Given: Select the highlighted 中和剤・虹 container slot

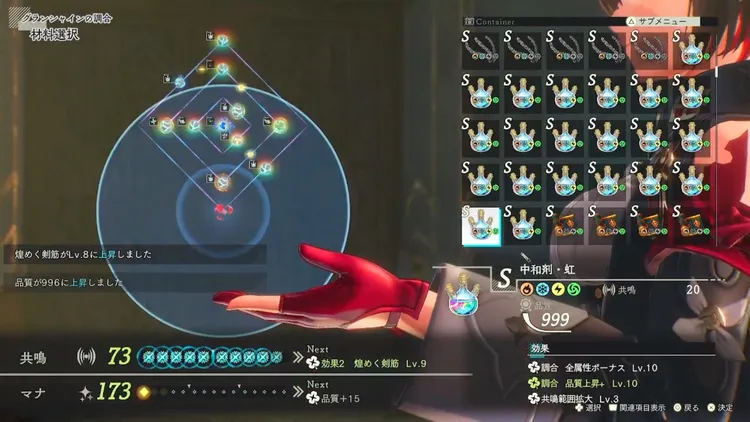Looking at the screenshot, I should point(481,224).
